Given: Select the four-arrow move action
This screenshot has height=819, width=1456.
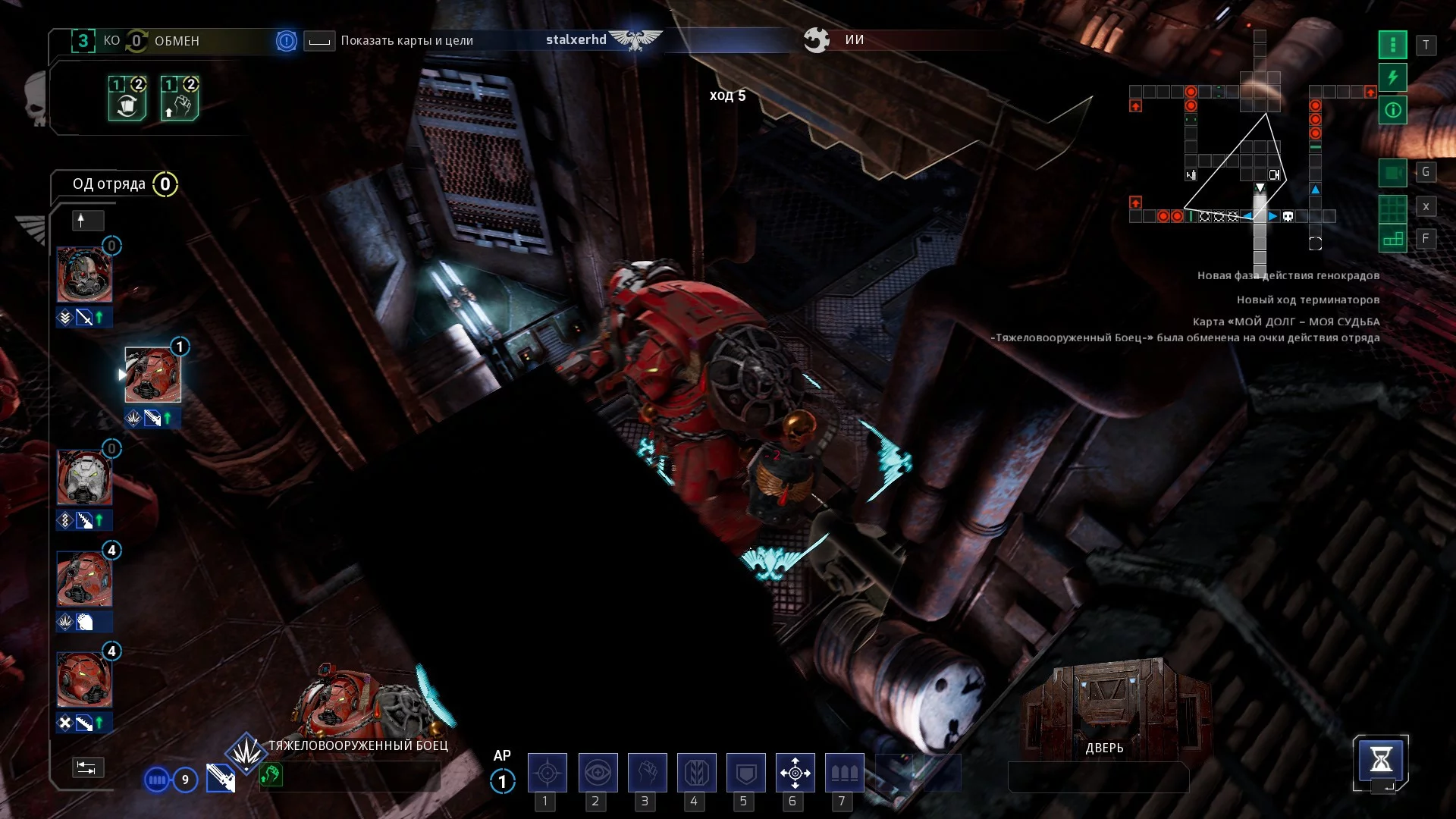Looking at the screenshot, I should point(795,773).
